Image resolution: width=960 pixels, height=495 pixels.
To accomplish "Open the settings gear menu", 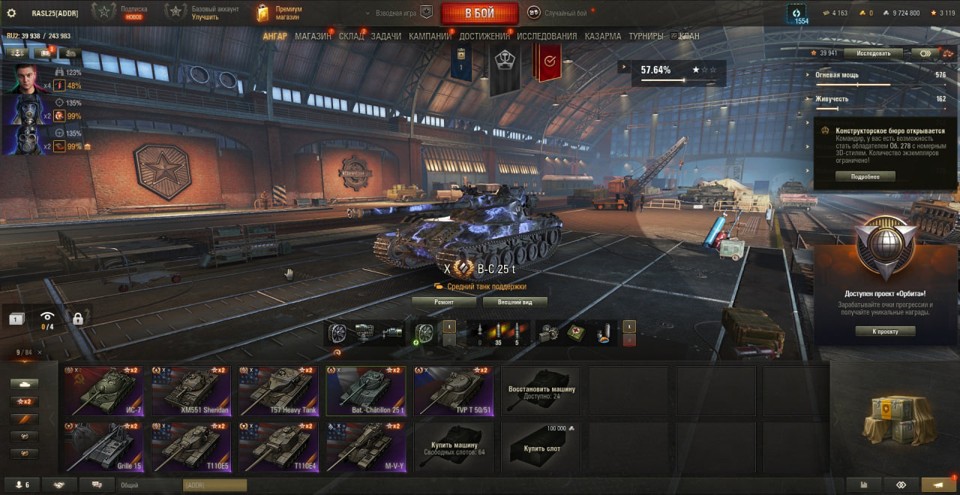I will pos(12,13).
